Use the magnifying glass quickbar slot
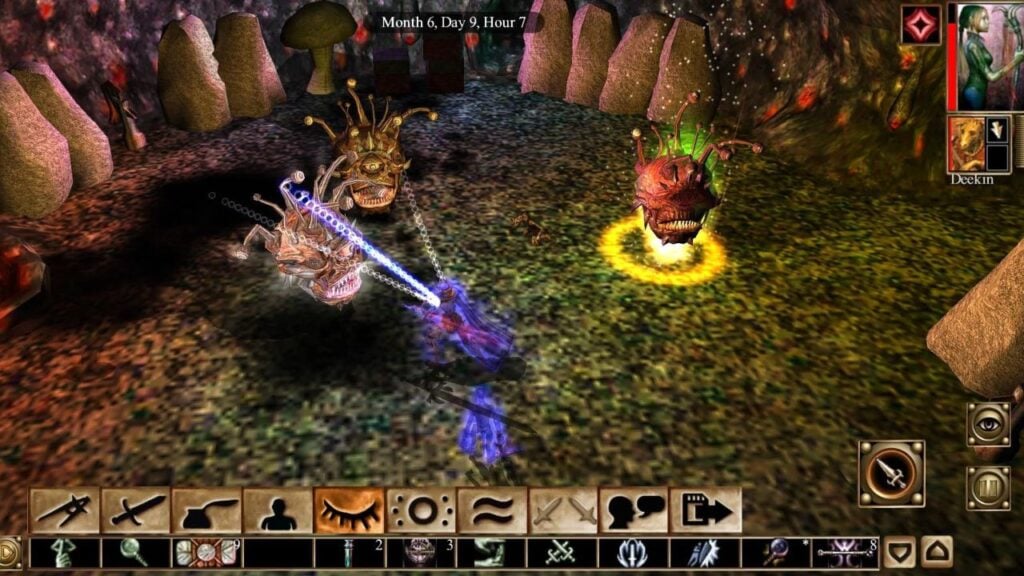 point(136,552)
